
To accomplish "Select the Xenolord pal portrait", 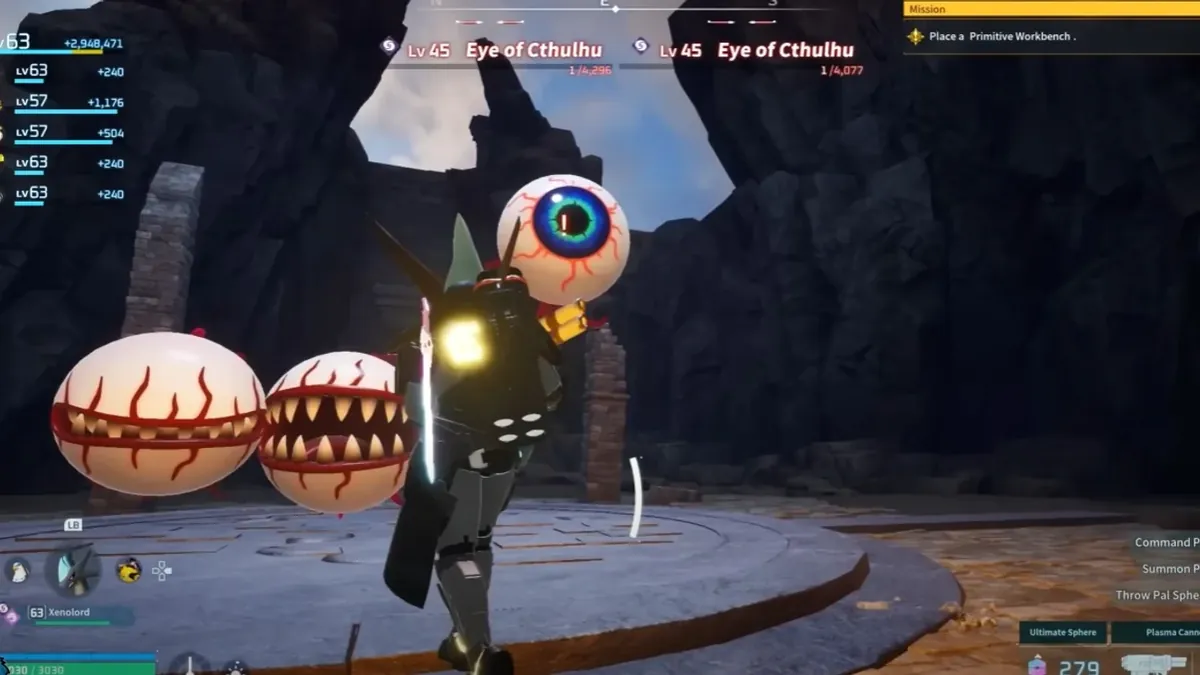I will tap(73, 569).
